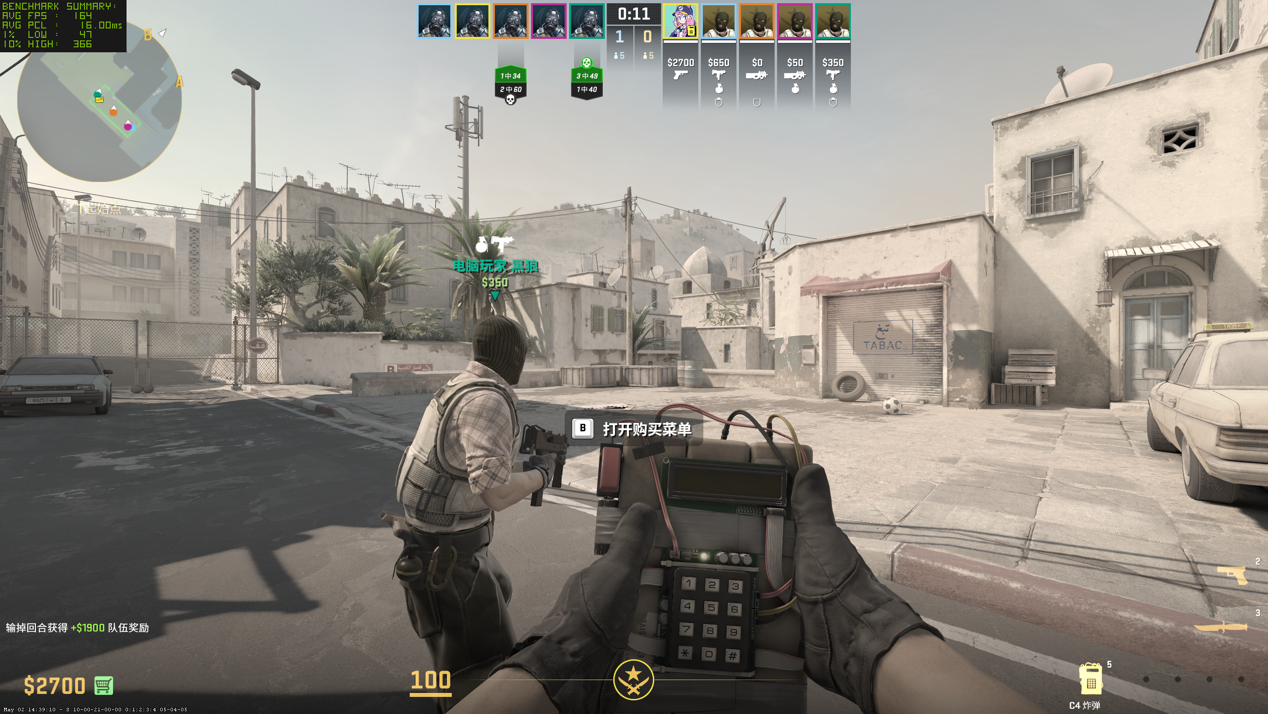Viewport: 1268px width, 714px height.
Task: Select the orange-bordered balaclava teammate avatar
Action: click(756, 22)
